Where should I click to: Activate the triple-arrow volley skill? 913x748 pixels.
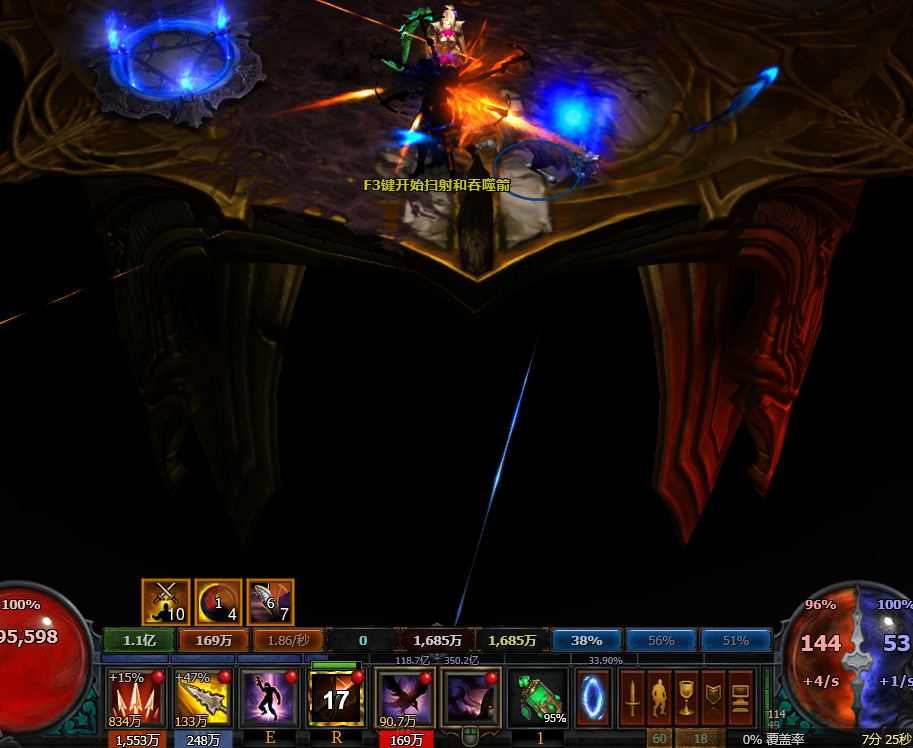[x=132, y=697]
